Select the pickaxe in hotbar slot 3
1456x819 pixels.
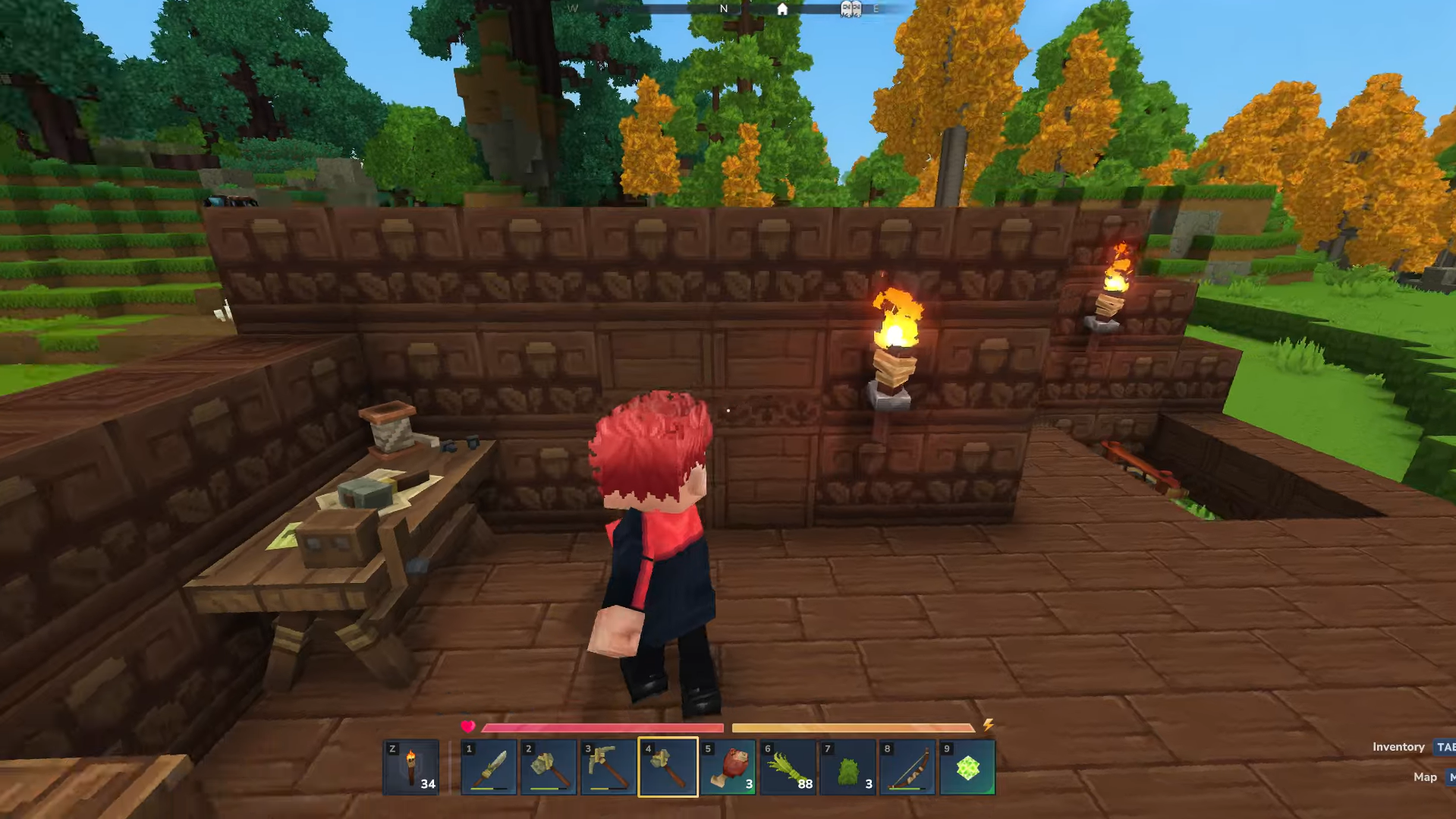(607, 767)
